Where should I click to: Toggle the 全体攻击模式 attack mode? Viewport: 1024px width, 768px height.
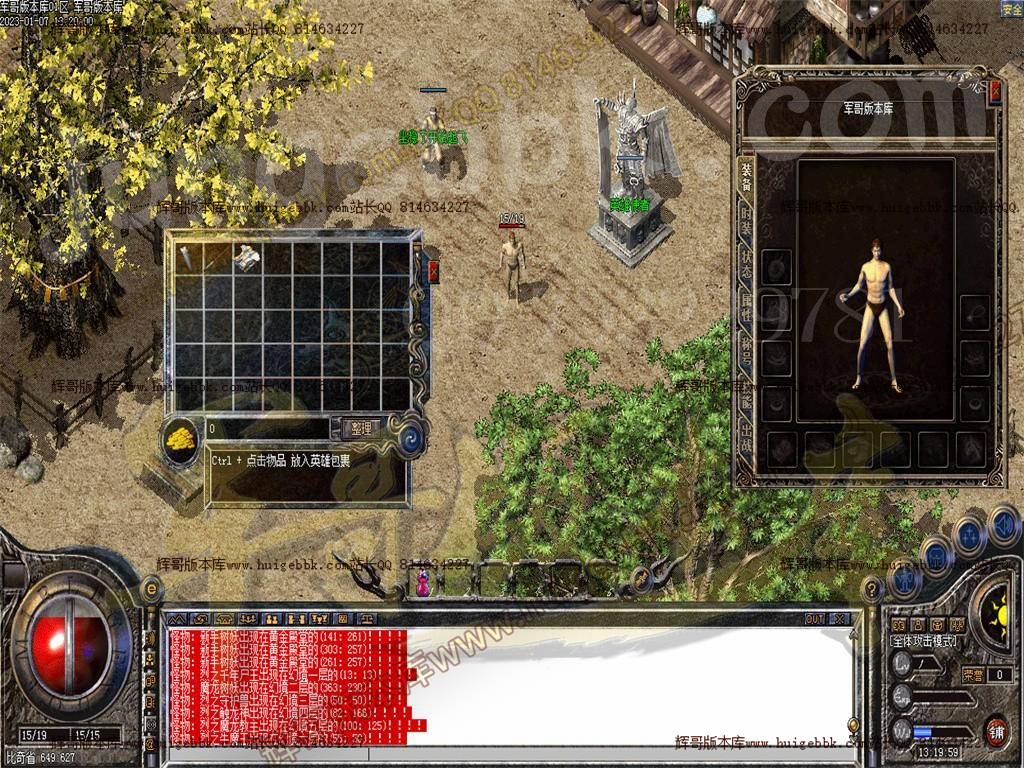pyautogui.click(x=923, y=641)
